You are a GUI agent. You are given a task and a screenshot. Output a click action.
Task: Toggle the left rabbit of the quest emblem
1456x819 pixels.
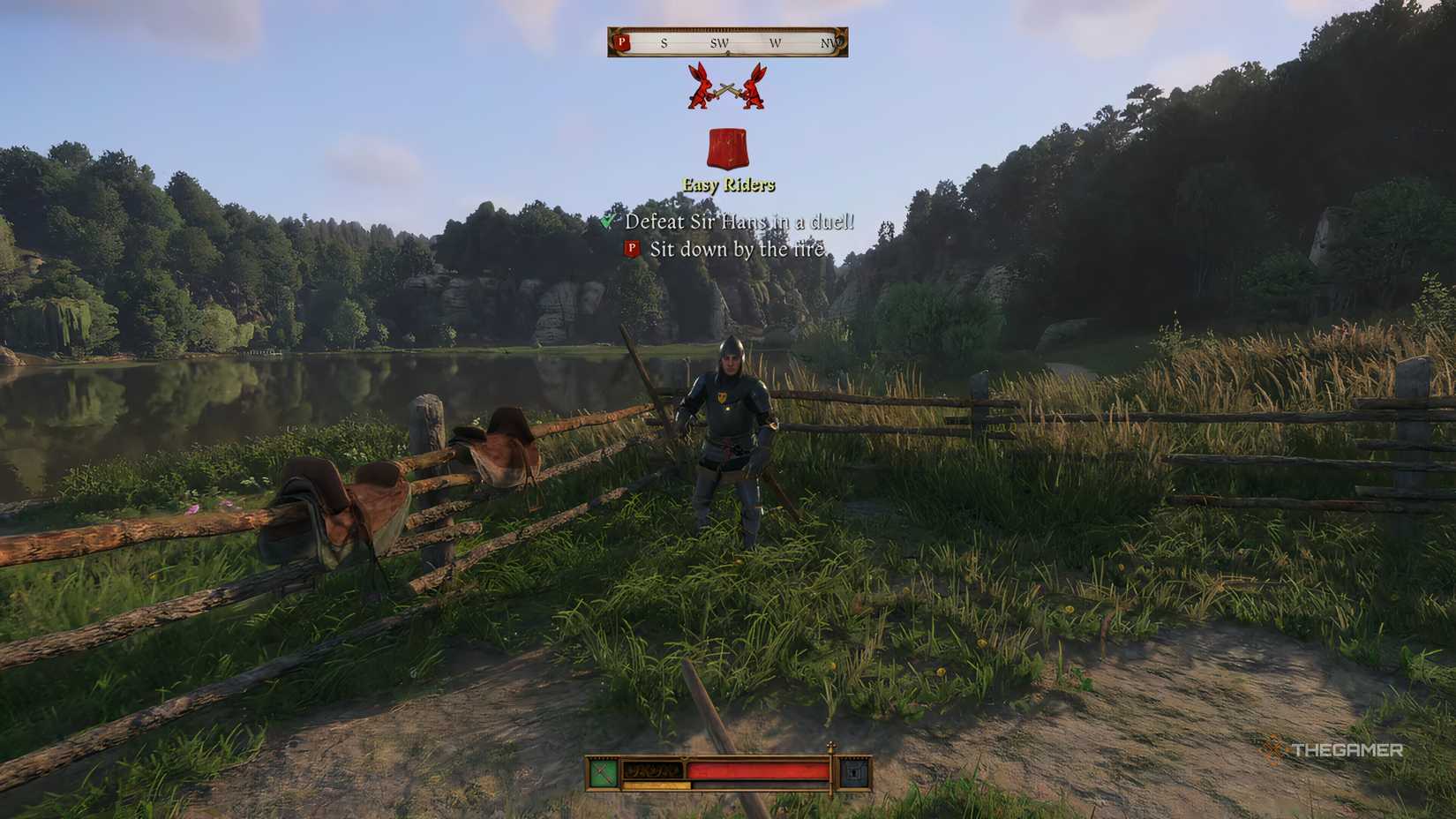pos(697,88)
